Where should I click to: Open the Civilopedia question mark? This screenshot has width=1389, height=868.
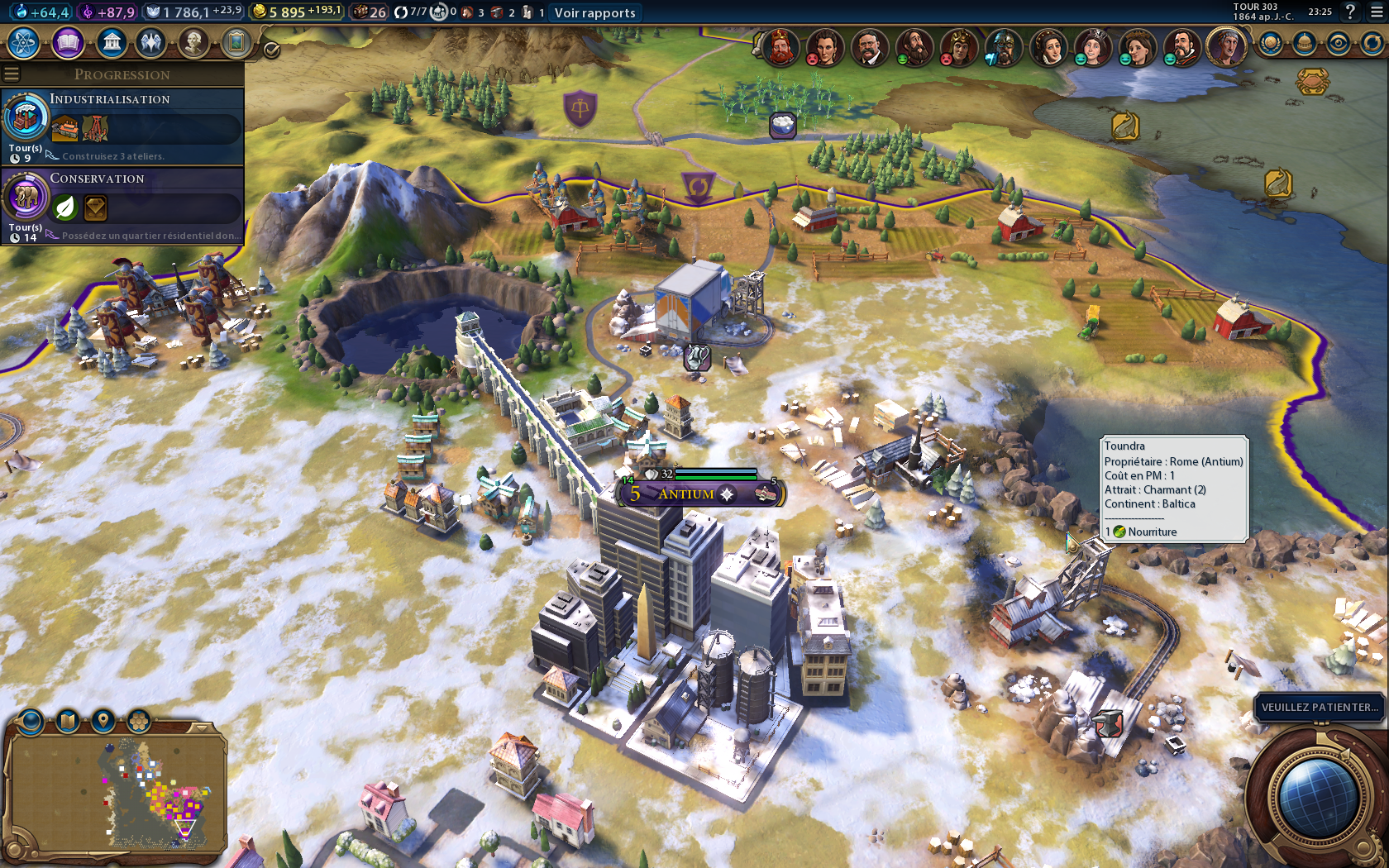1350,12
